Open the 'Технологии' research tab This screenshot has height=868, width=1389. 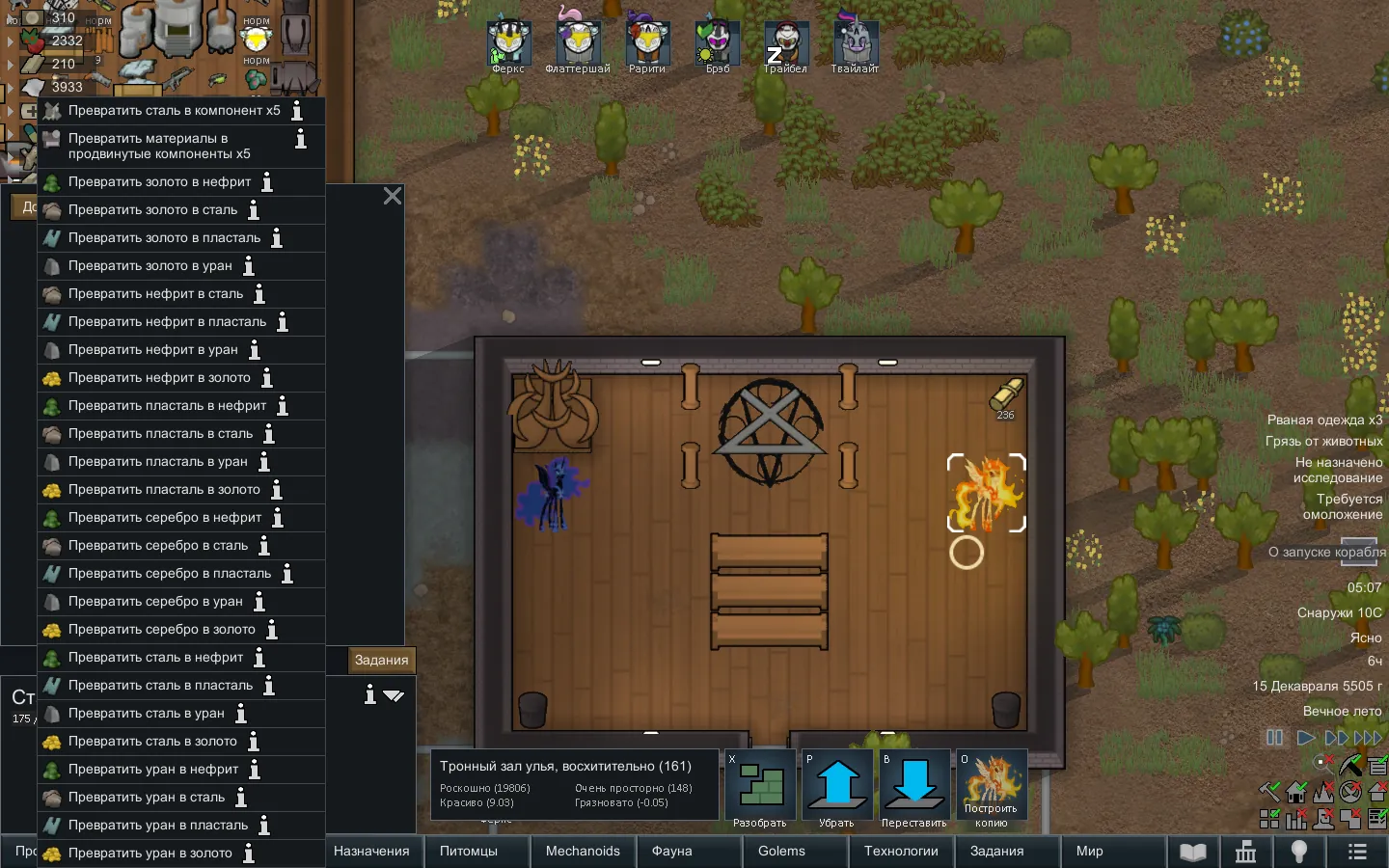point(901,852)
